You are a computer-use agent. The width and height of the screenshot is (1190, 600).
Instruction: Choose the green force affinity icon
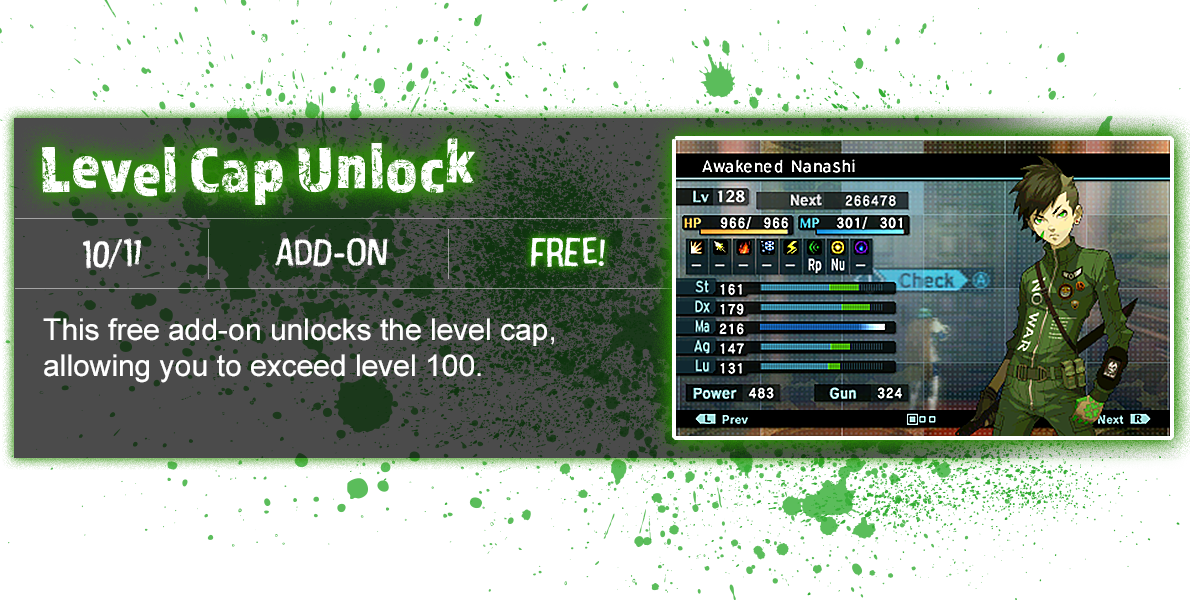pos(814,247)
